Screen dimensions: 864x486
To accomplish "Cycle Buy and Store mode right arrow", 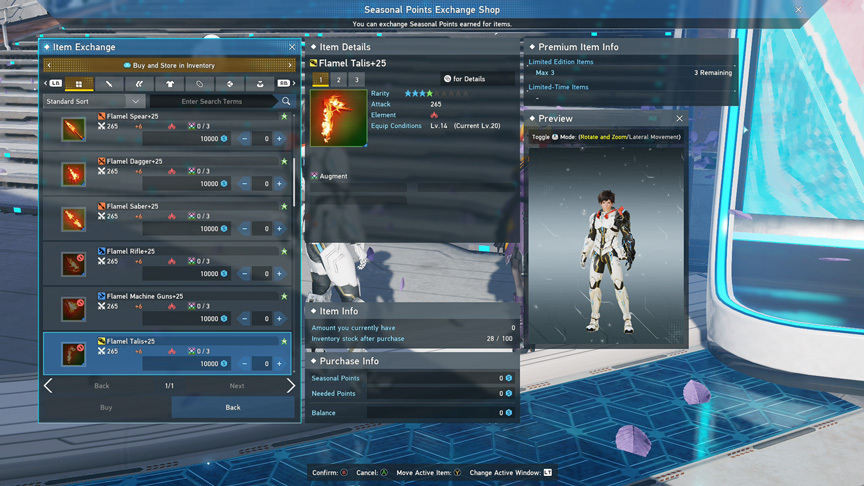I will click(x=291, y=65).
